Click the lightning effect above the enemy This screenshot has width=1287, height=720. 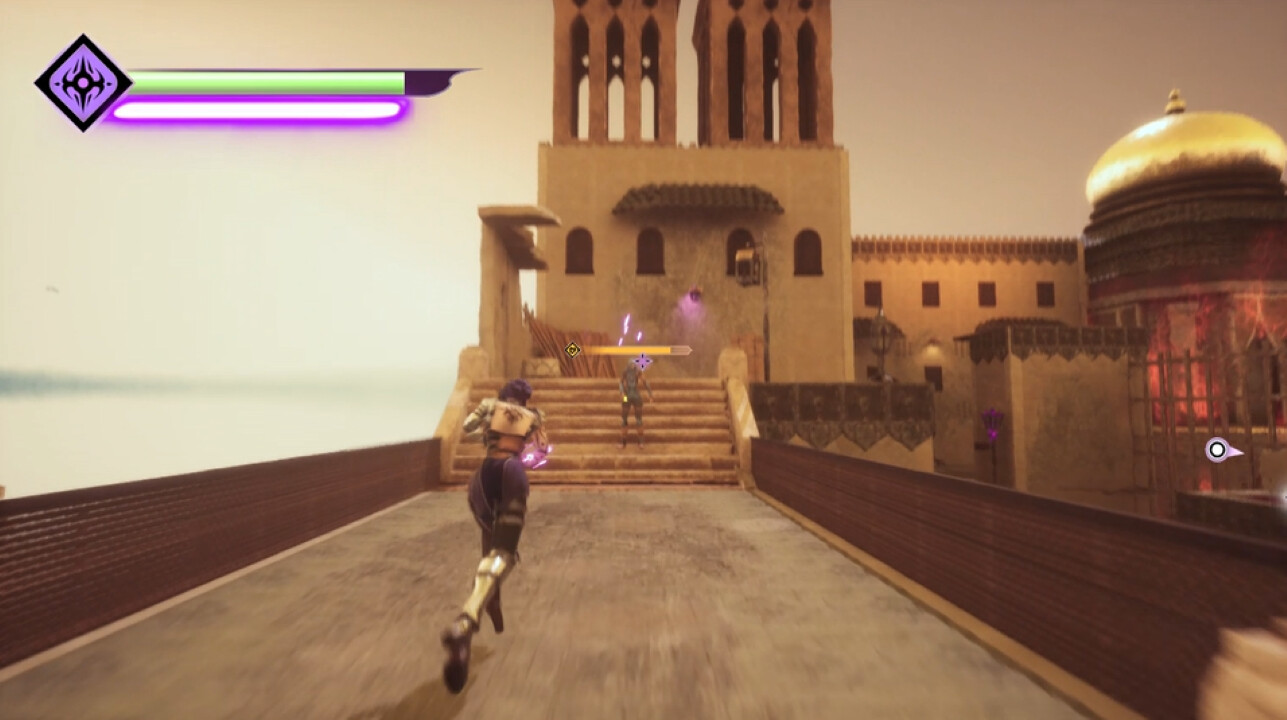pyautogui.click(x=626, y=324)
